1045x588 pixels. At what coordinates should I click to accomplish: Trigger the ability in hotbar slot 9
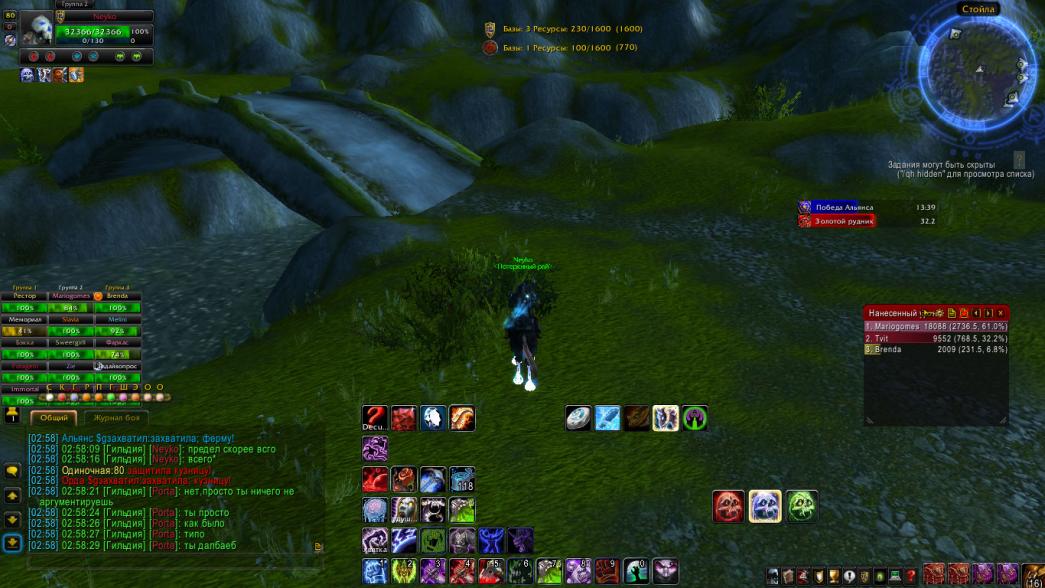tap(607, 571)
